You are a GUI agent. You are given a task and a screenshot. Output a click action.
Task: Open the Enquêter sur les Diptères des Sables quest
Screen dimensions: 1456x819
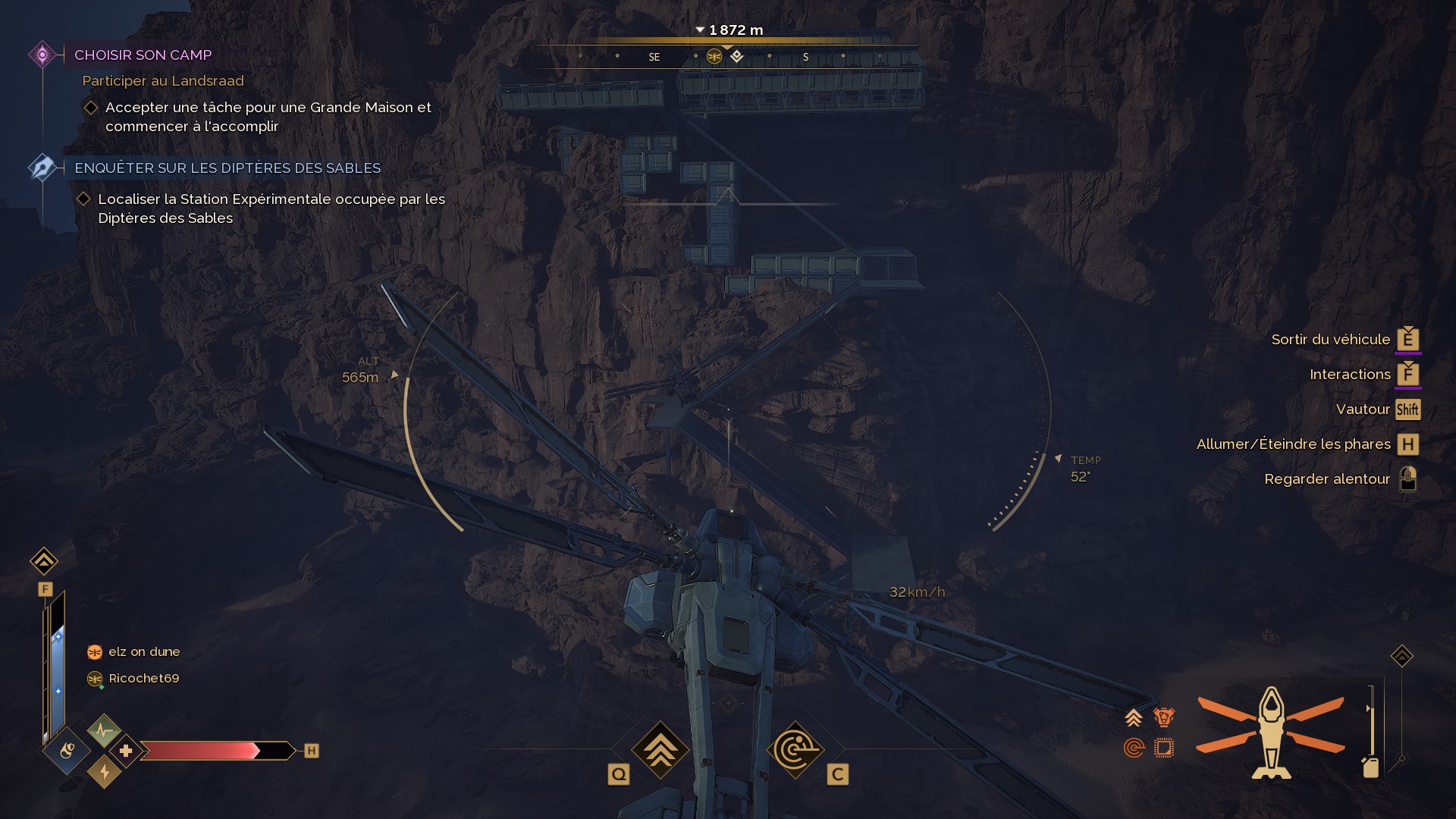[227, 168]
